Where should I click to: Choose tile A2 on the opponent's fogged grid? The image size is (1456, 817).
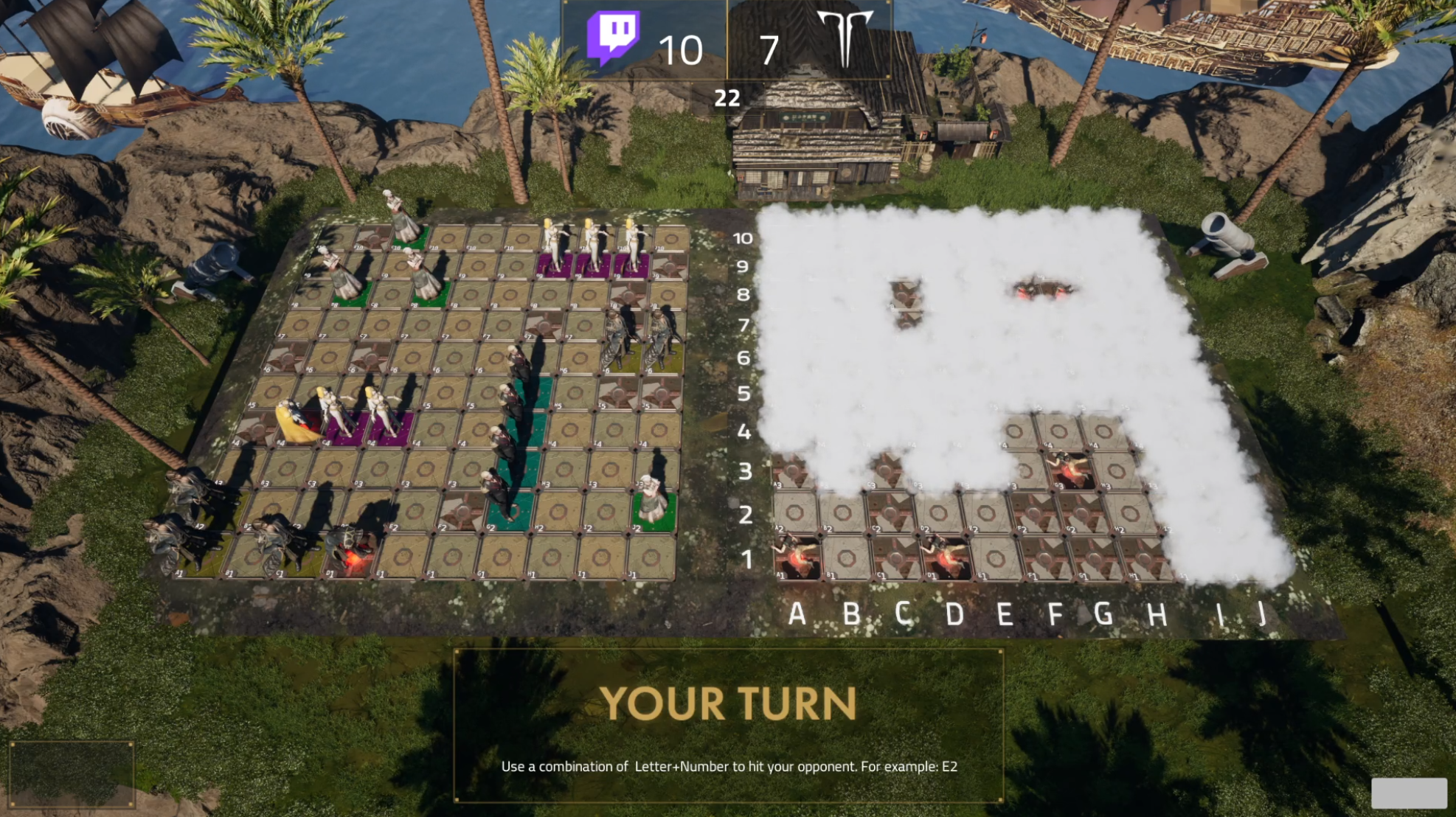[795, 511]
